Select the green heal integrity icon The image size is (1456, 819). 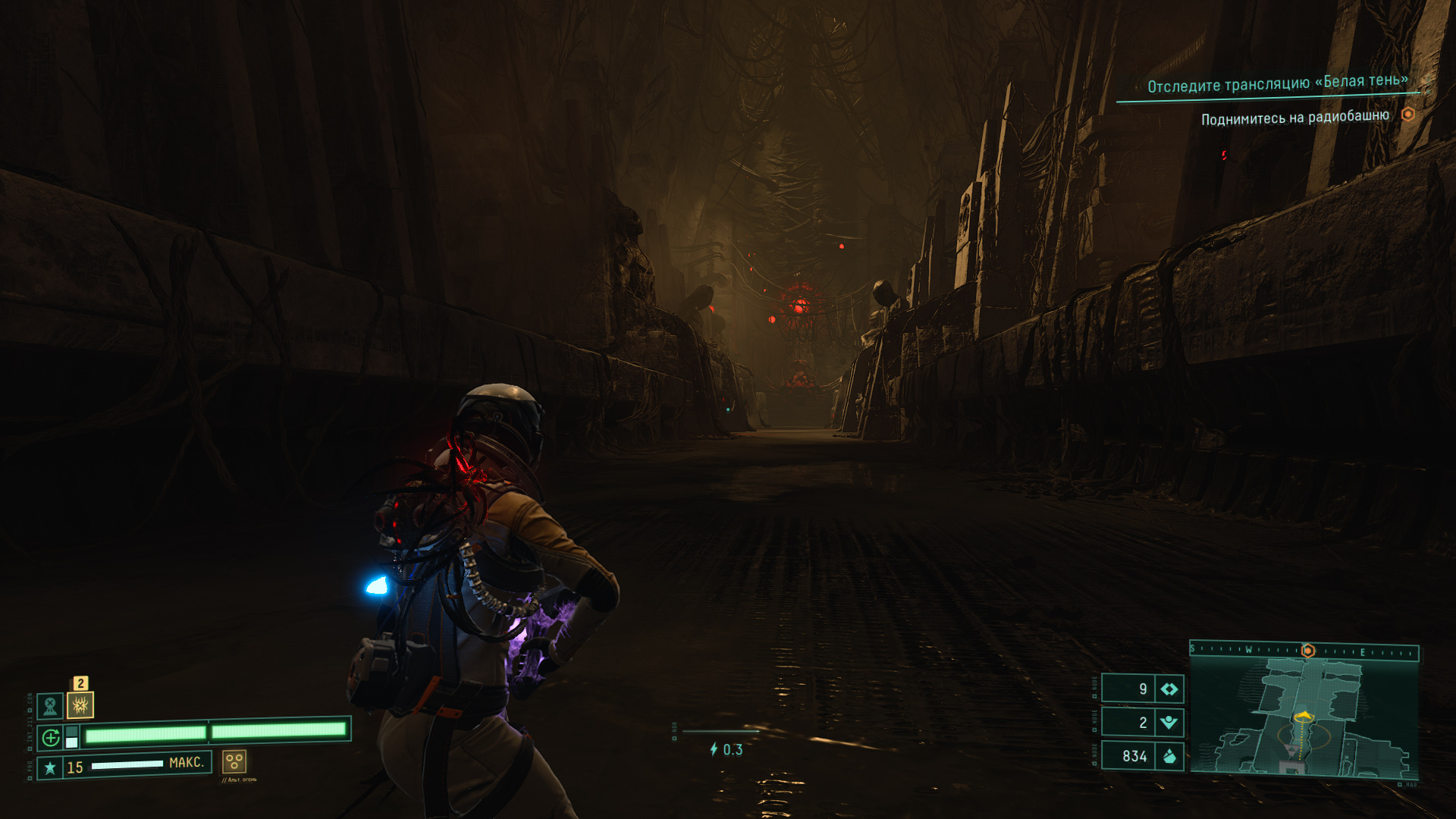point(51,737)
